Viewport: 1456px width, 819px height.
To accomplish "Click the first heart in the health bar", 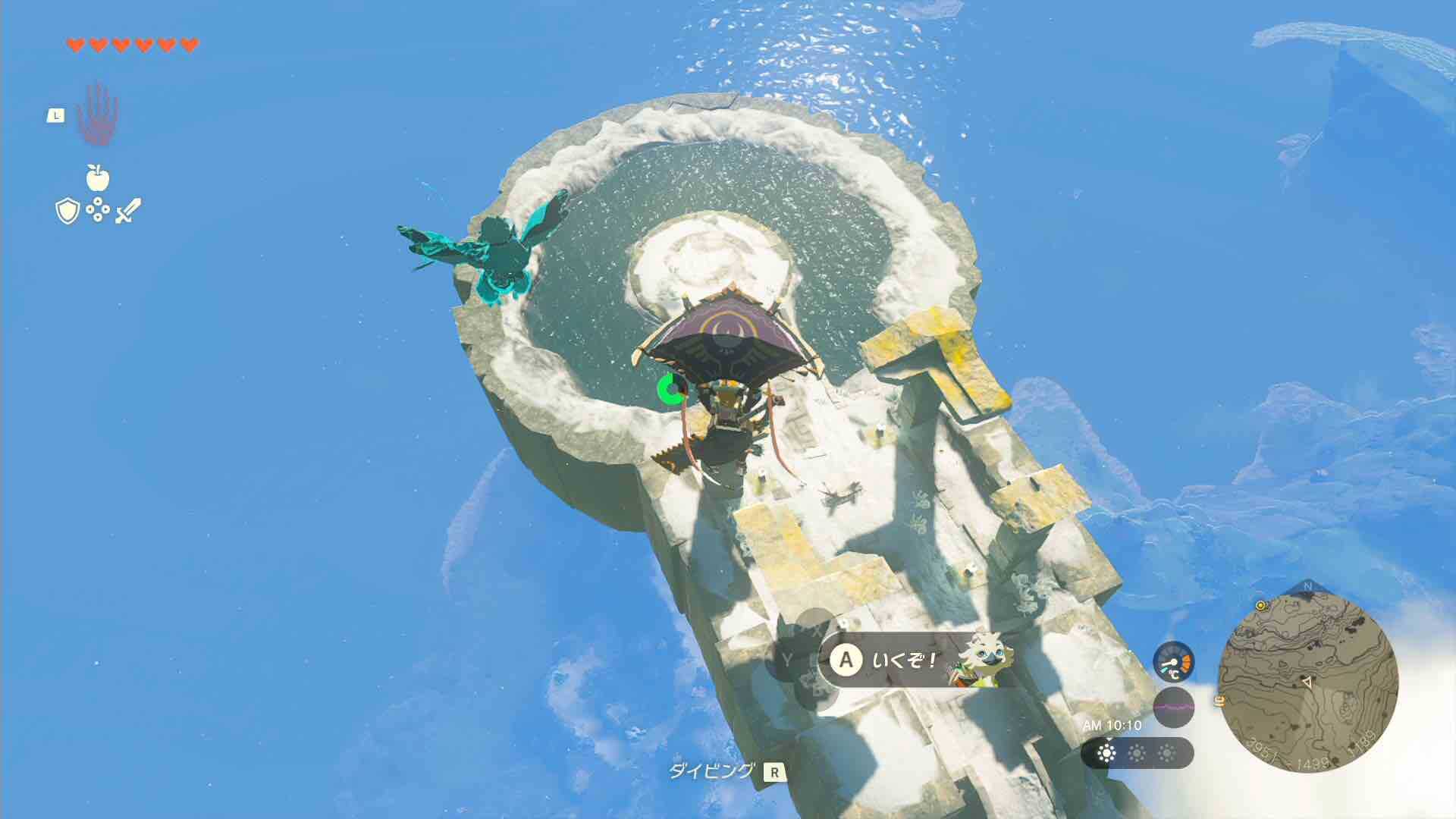I will (x=74, y=44).
